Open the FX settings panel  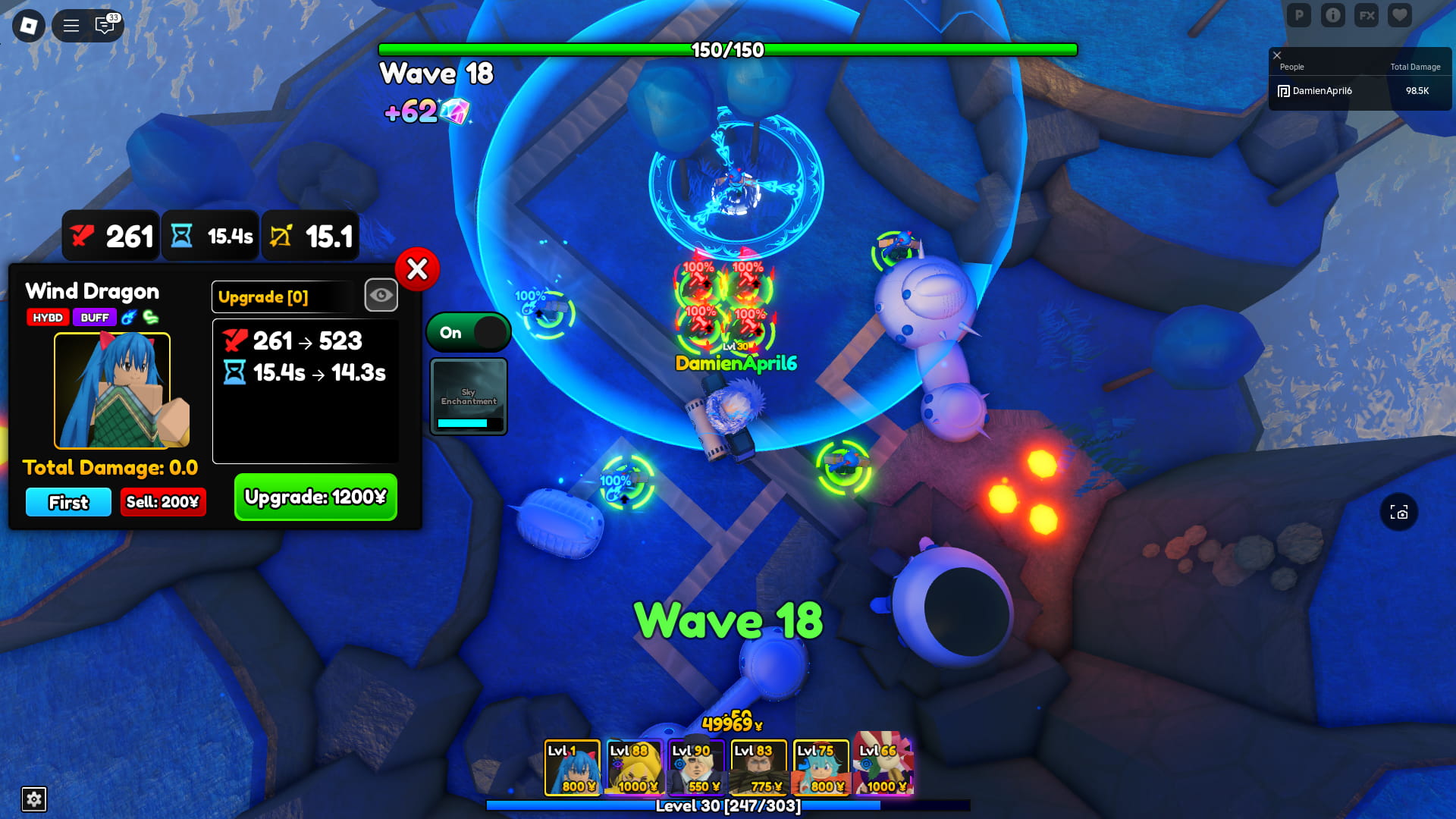(1366, 15)
